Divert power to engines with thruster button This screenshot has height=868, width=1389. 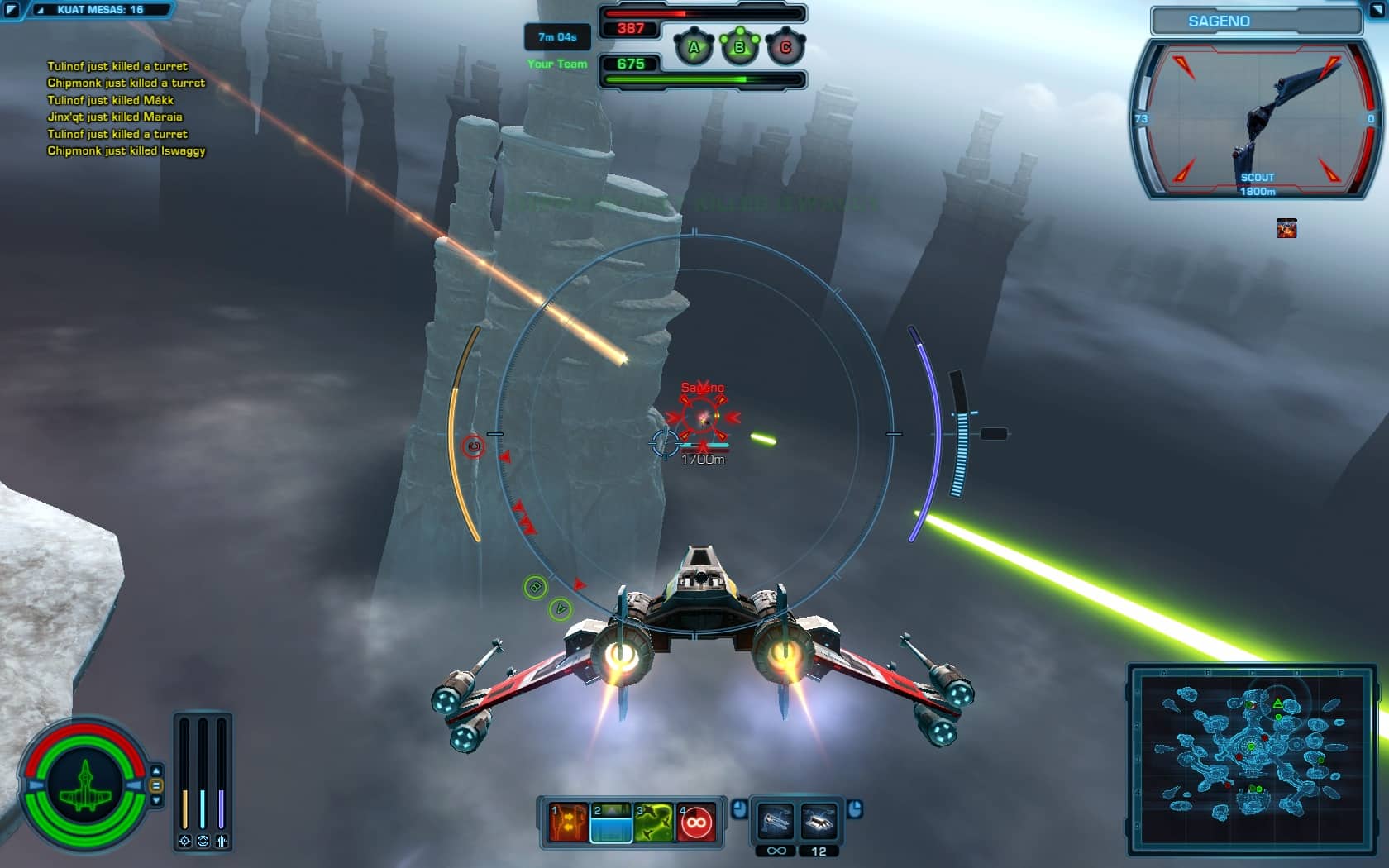[x=222, y=841]
